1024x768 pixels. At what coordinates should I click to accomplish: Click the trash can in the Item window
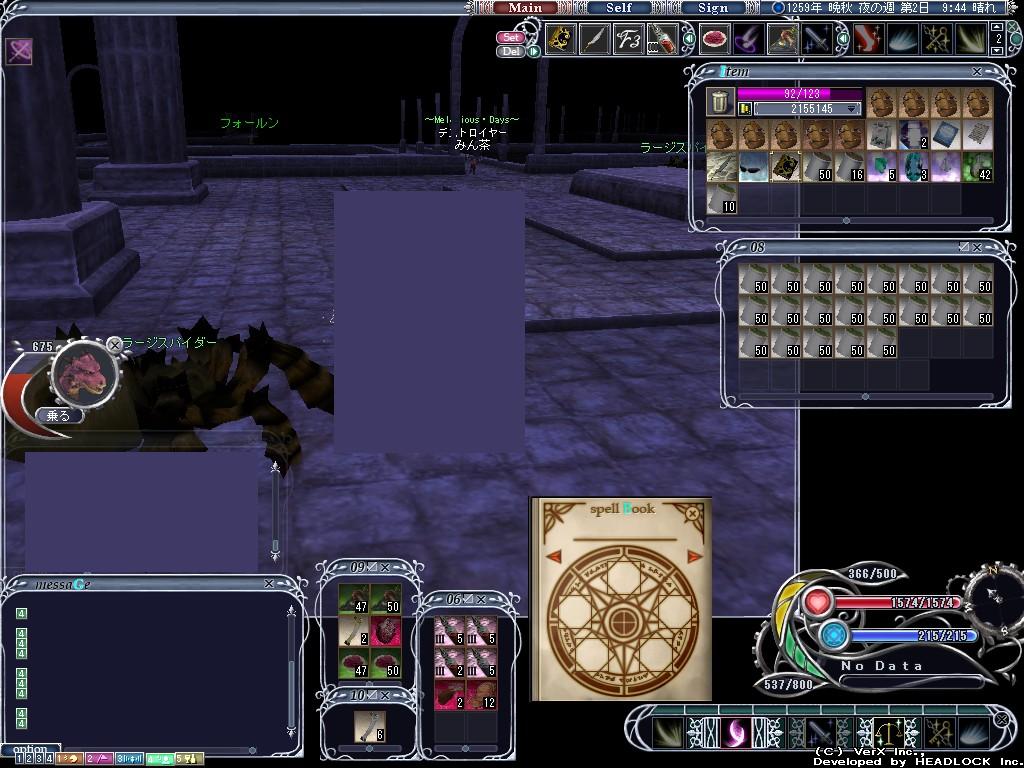[719, 101]
